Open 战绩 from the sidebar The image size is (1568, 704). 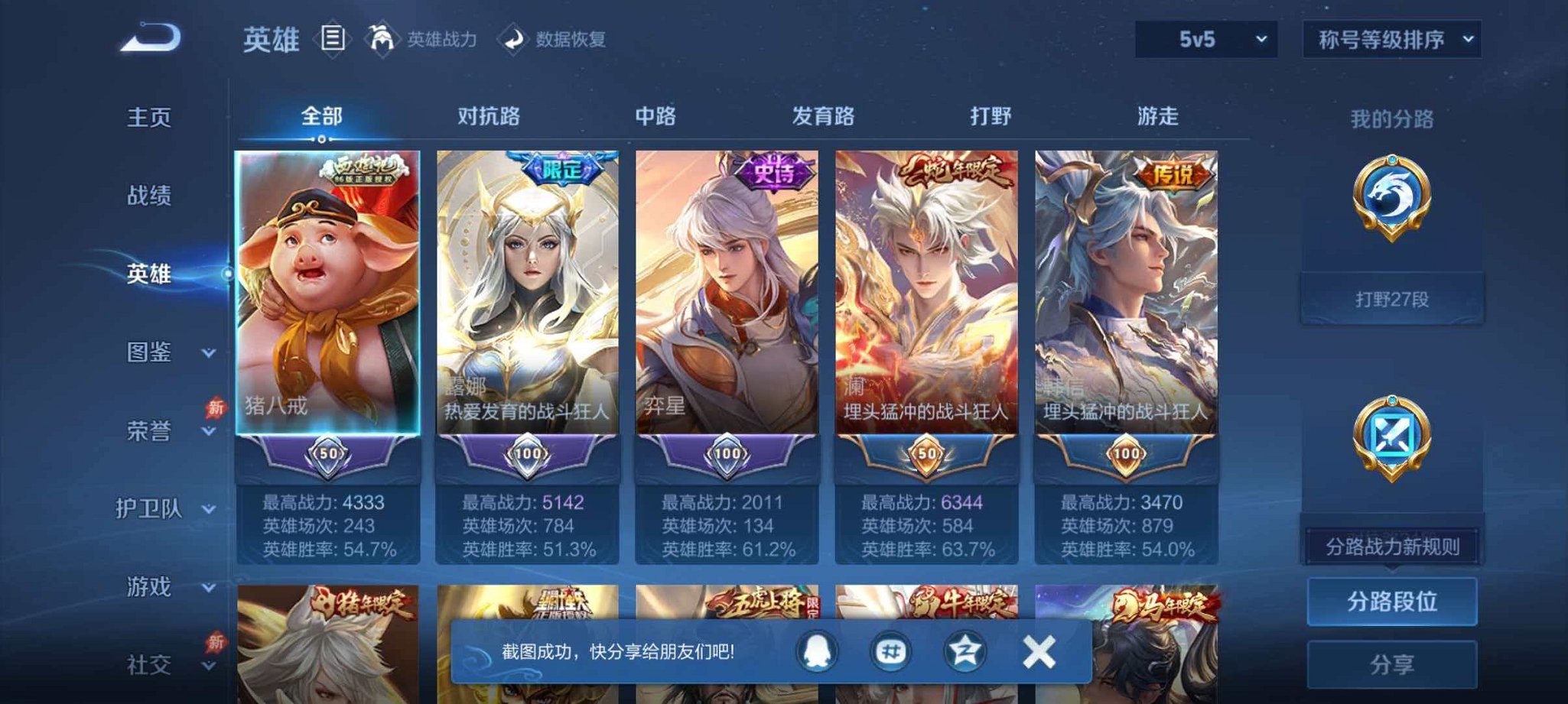151,197
